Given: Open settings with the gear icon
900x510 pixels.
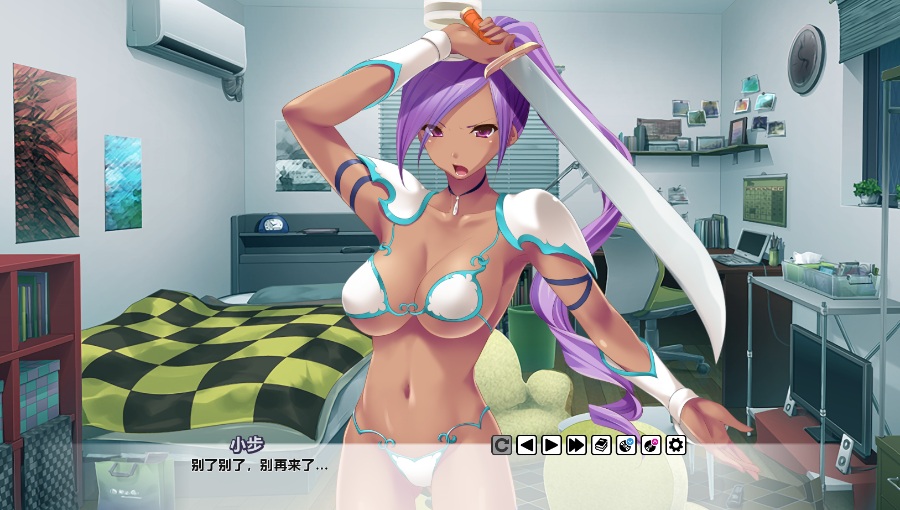Looking at the screenshot, I should (x=676, y=445).
